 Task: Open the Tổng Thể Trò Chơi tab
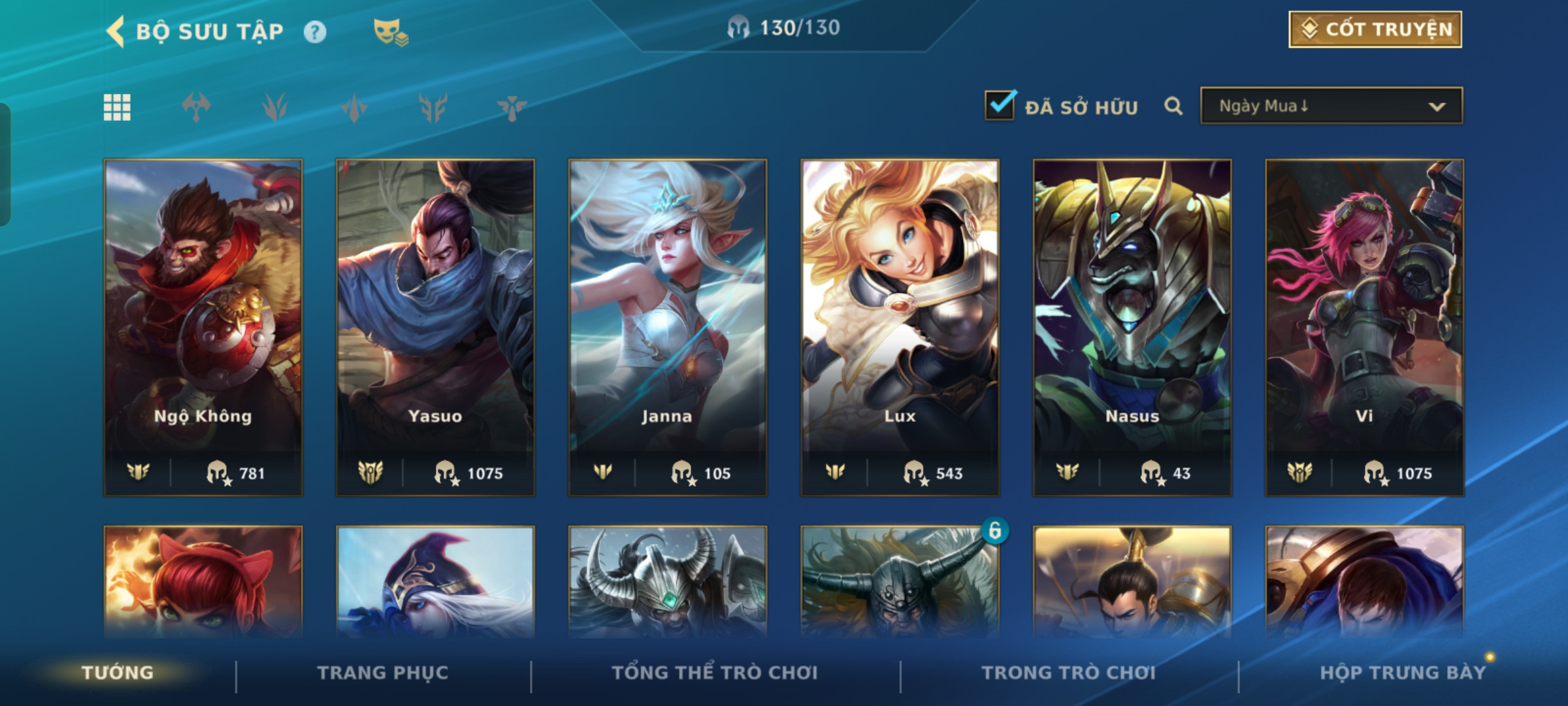[715, 673]
